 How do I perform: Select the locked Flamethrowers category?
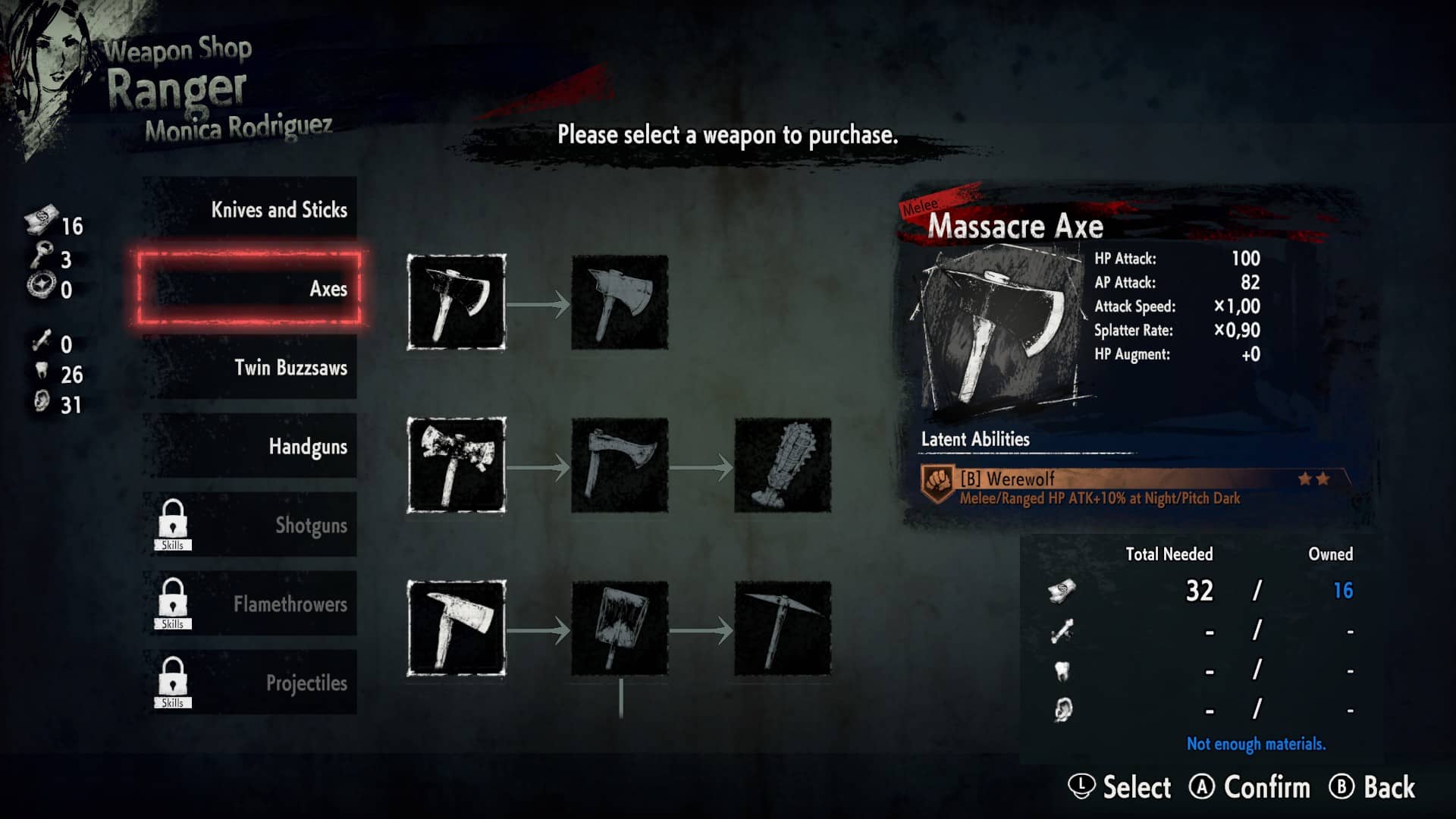pos(250,604)
